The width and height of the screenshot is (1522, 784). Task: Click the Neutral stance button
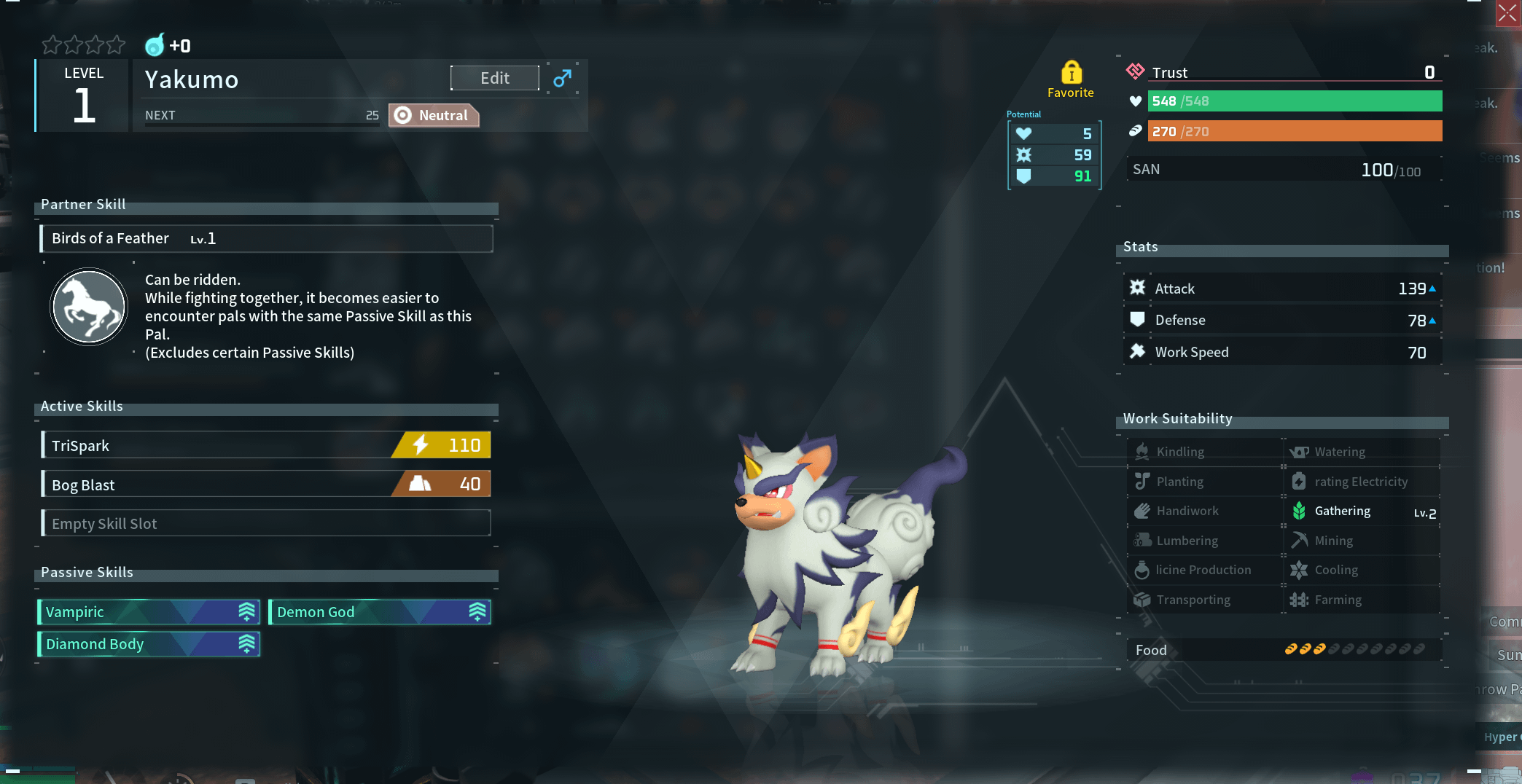(434, 115)
